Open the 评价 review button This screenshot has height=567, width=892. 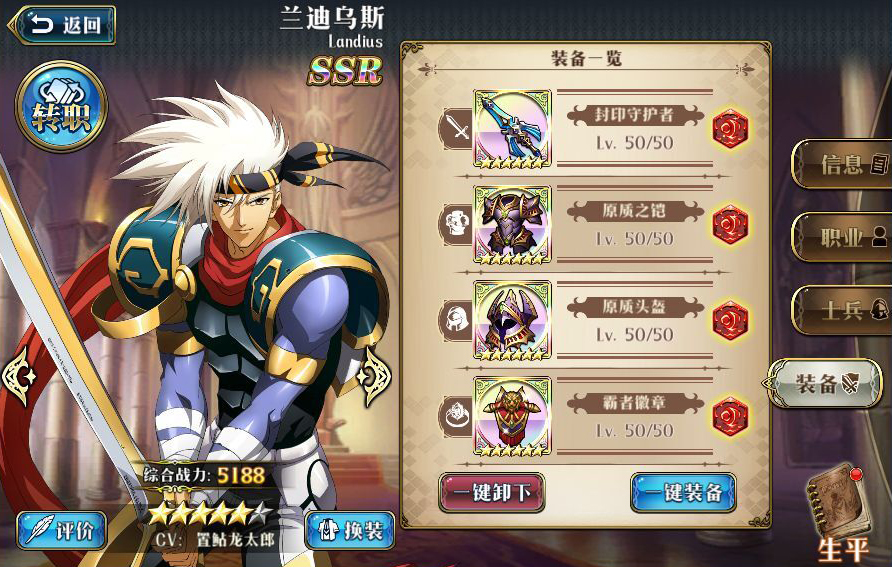[x=62, y=530]
